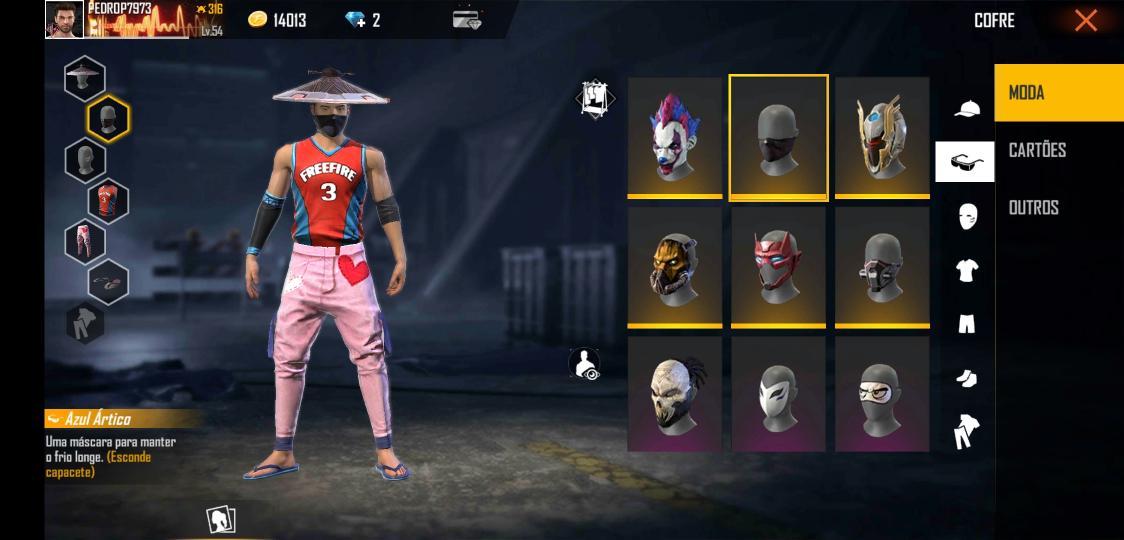Open the Outros tab
Screen dimensions: 1124x540
click(1058, 207)
